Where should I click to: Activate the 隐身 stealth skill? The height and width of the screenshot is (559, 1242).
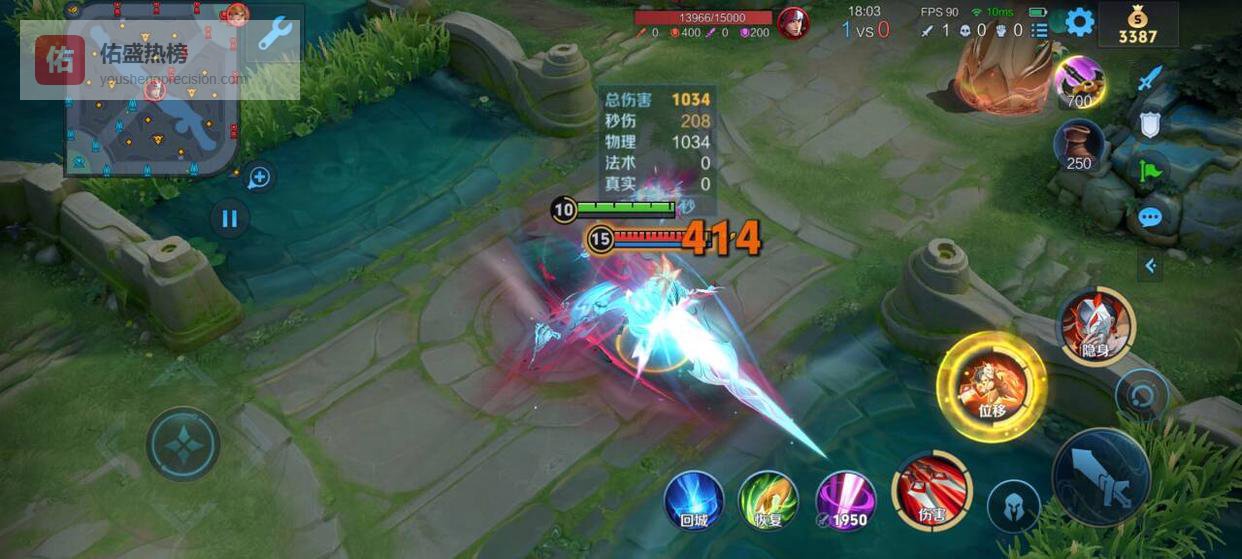coord(1097,324)
